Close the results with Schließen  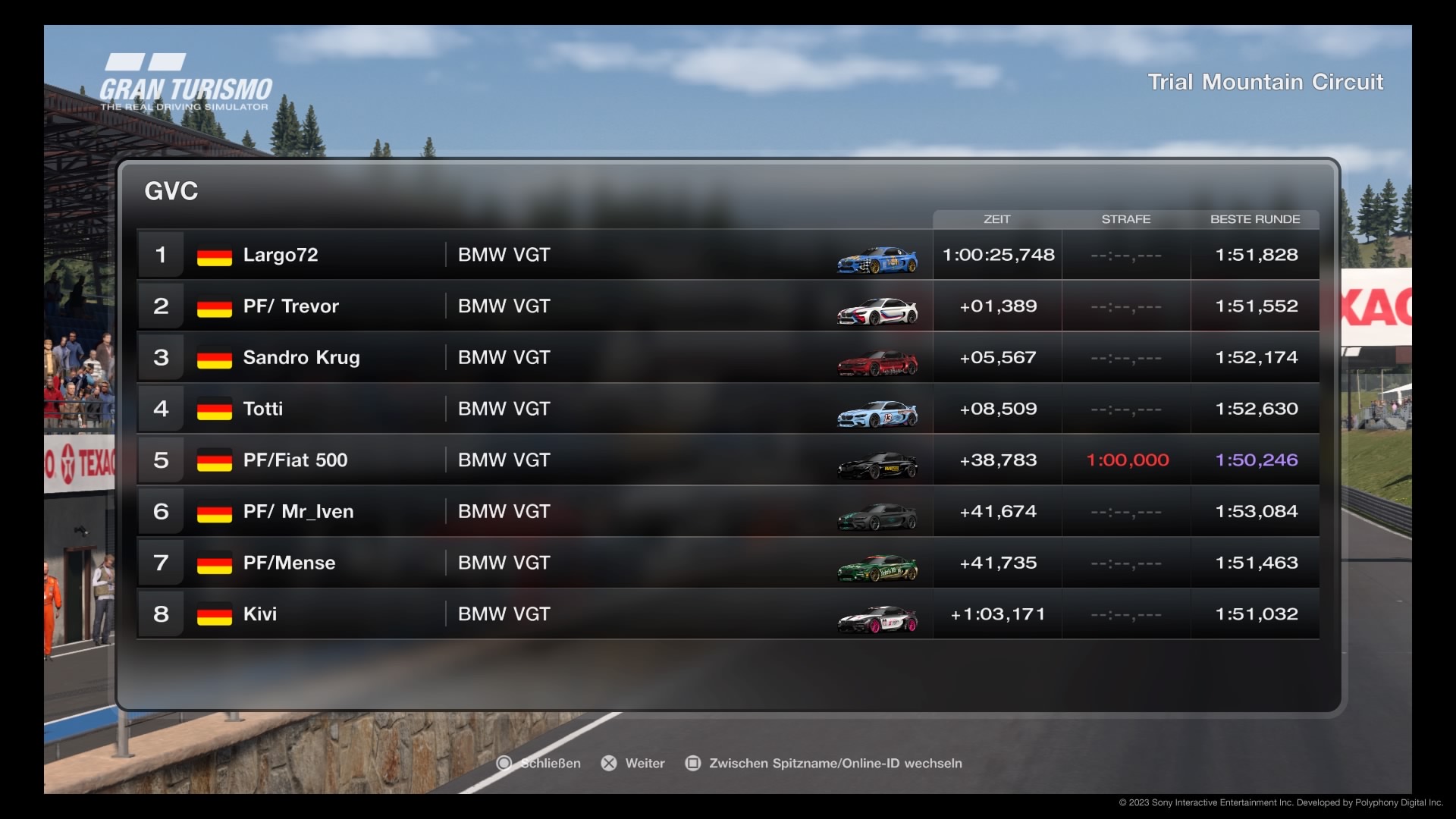pos(539,764)
